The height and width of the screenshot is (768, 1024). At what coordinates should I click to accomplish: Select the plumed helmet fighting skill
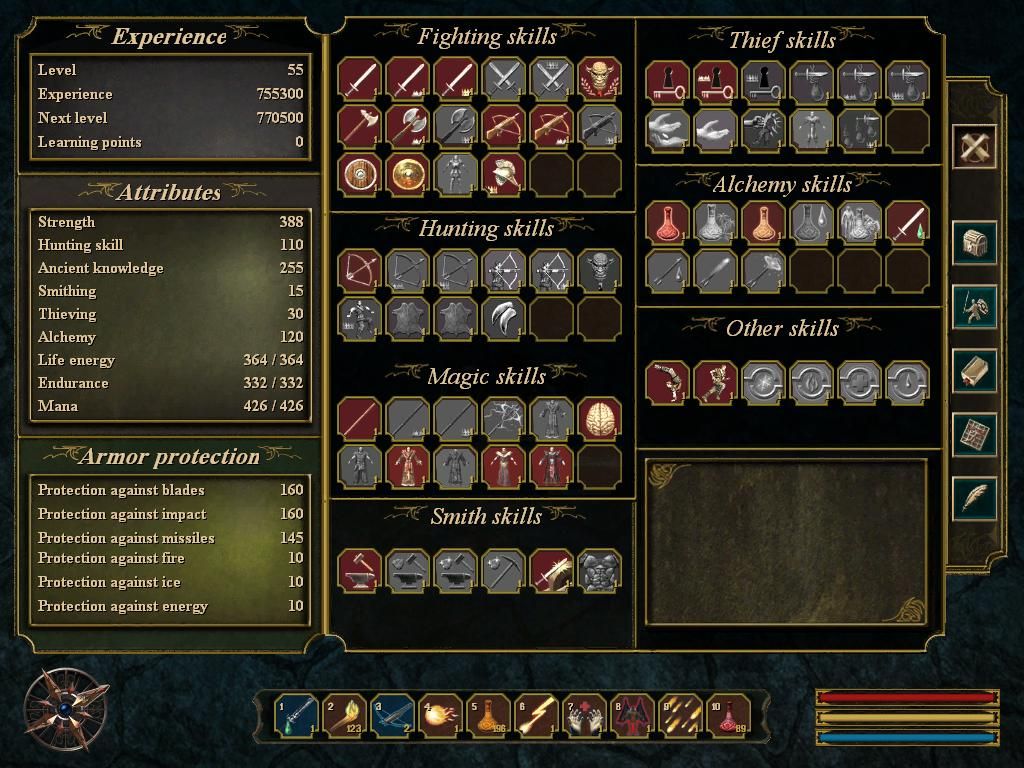[x=503, y=174]
